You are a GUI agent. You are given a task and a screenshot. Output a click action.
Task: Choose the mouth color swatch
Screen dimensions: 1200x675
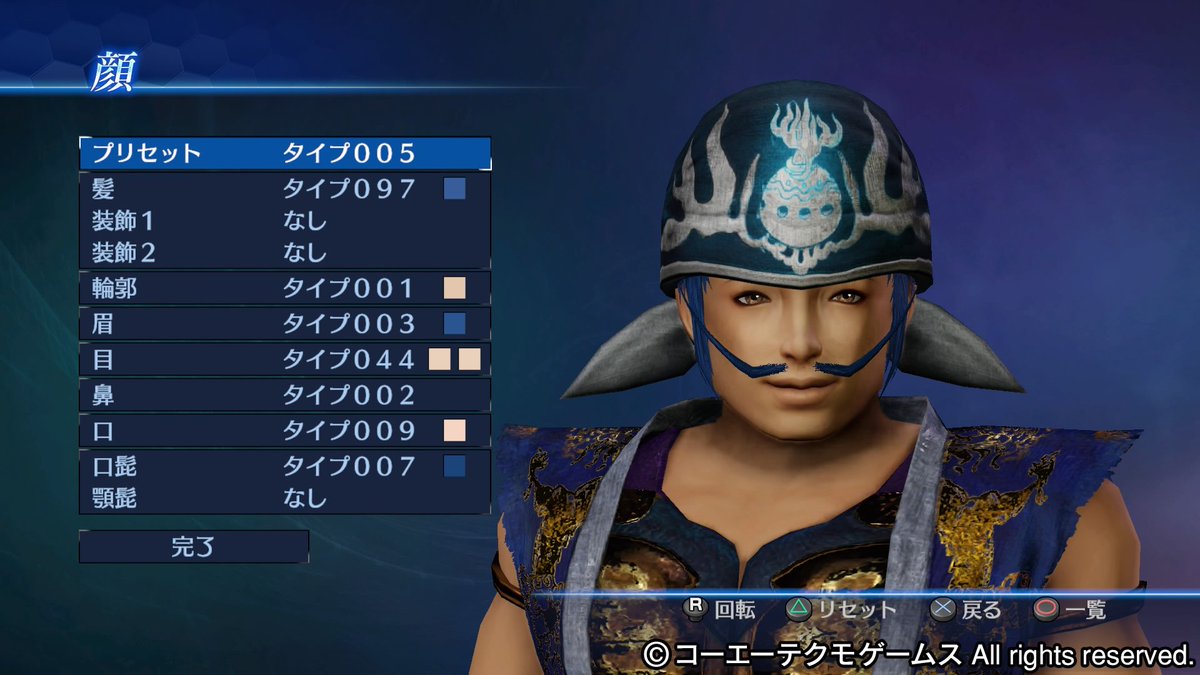(x=455, y=431)
